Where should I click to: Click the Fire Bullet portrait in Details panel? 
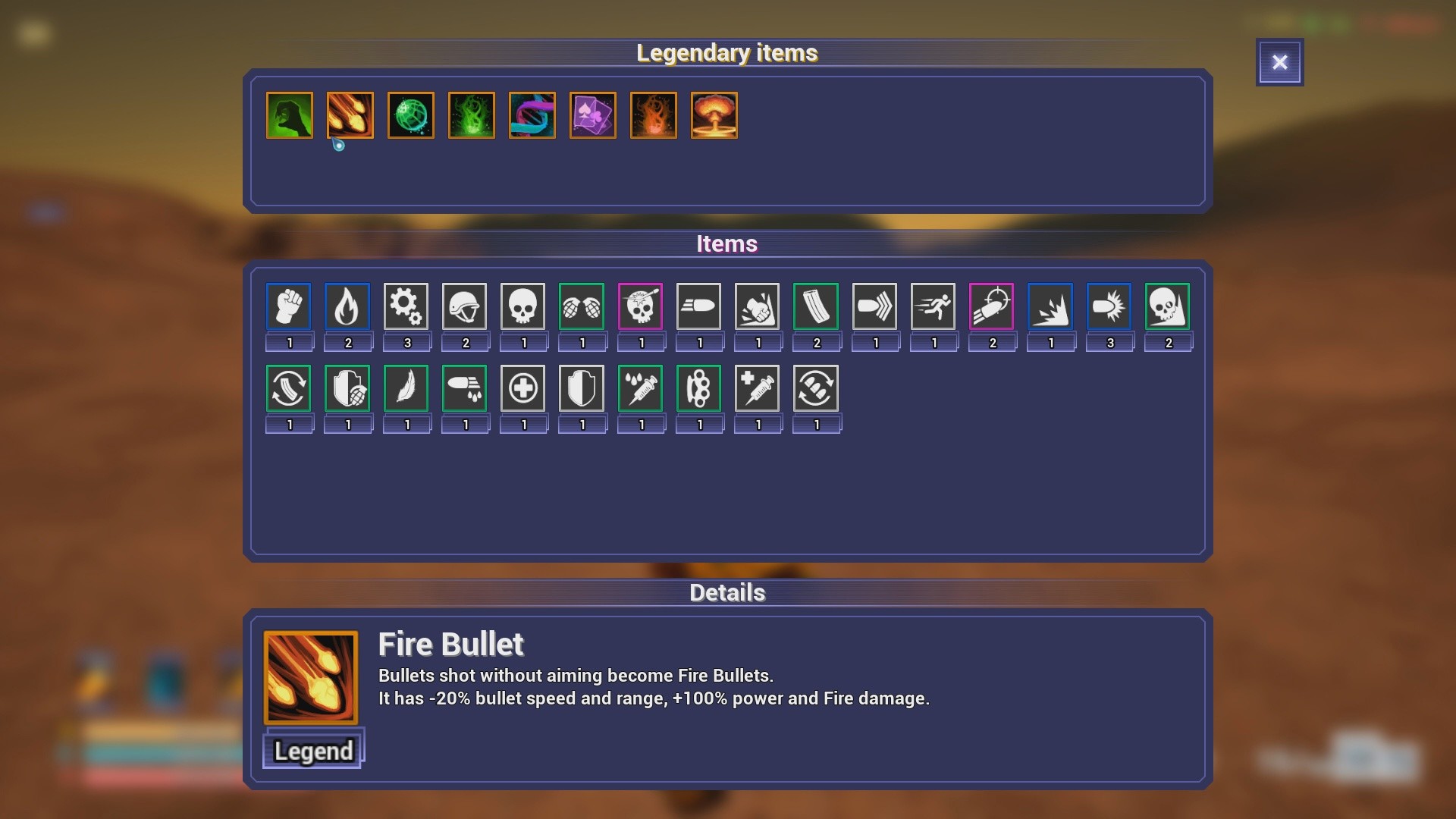tap(311, 677)
